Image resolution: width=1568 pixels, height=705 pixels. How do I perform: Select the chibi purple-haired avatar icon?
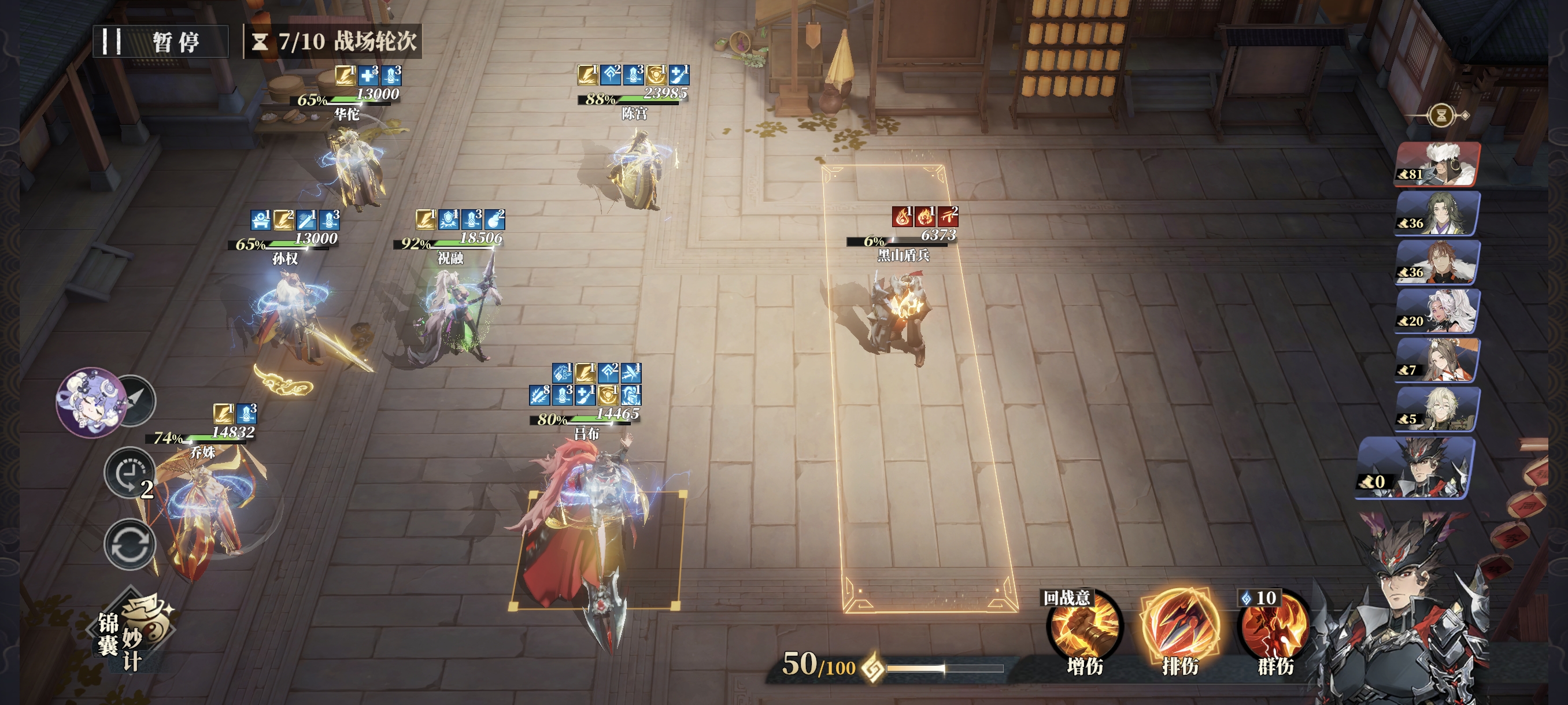click(x=90, y=402)
